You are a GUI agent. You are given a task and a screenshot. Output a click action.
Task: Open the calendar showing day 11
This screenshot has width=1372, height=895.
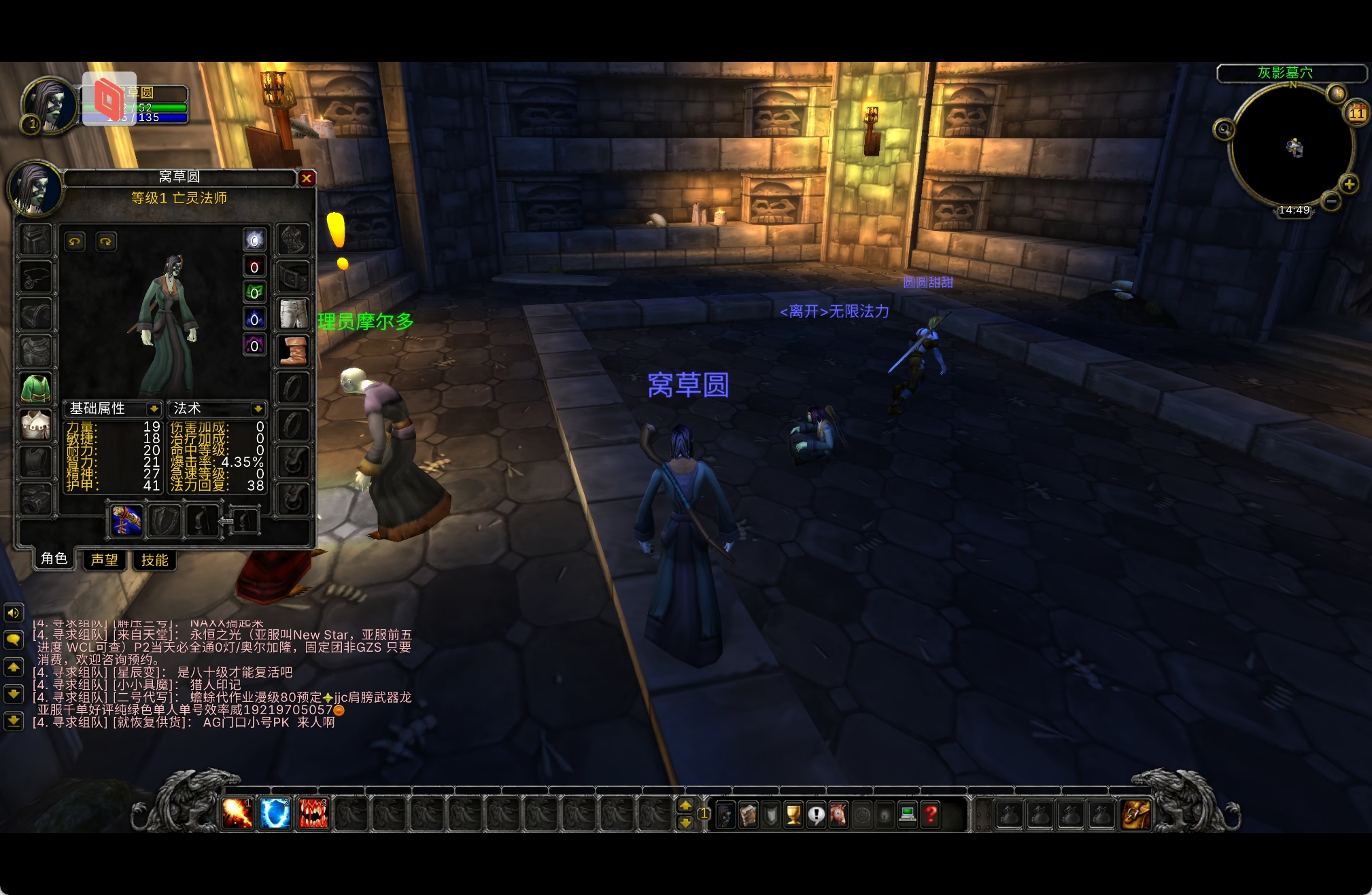click(1356, 113)
